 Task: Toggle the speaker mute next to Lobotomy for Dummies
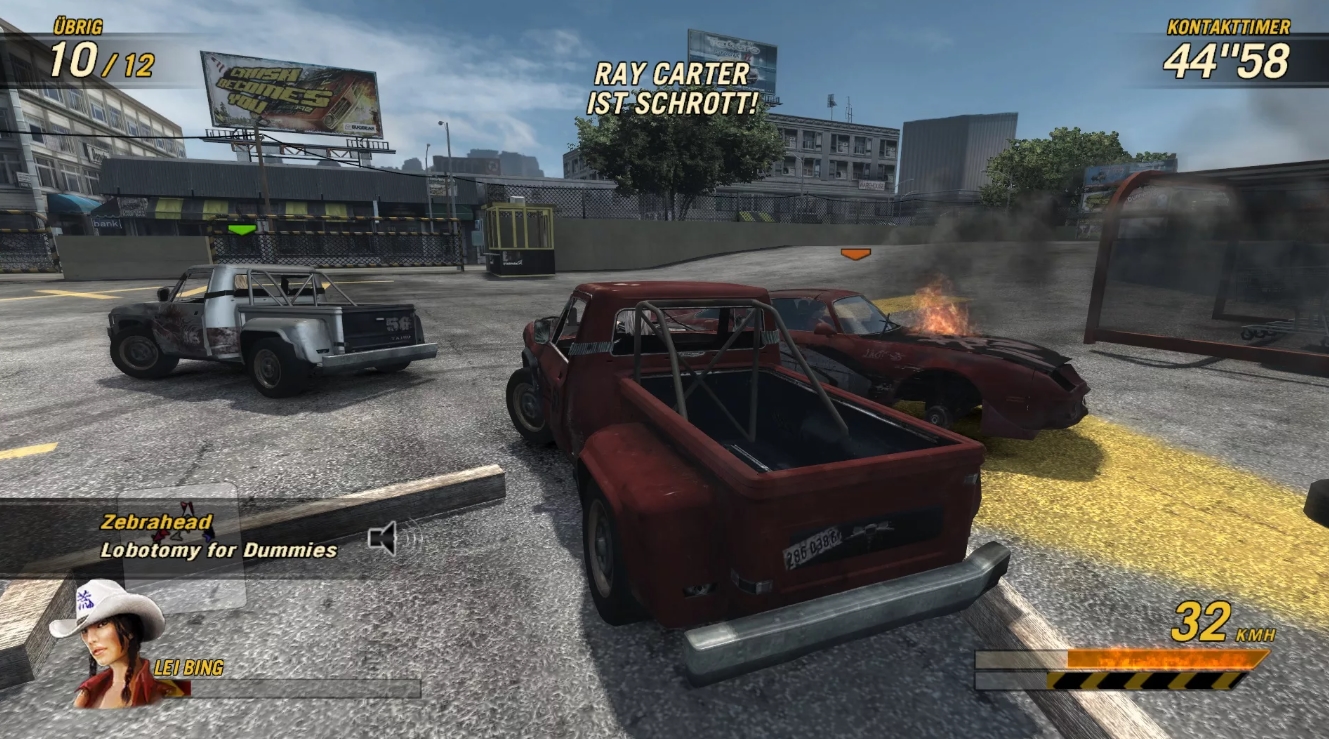coord(380,538)
